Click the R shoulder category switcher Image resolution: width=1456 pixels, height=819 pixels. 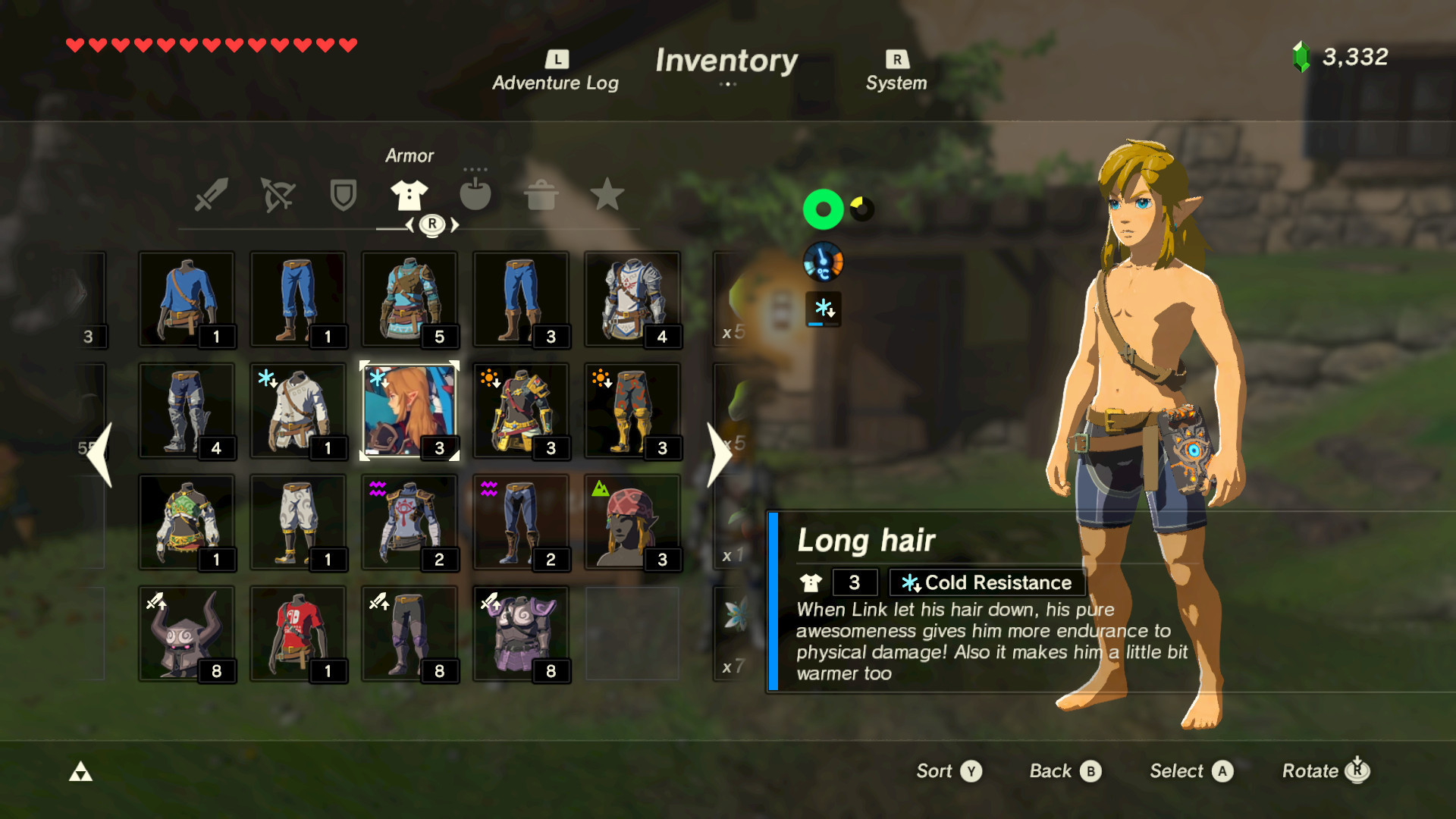click(x=431, y=224)
